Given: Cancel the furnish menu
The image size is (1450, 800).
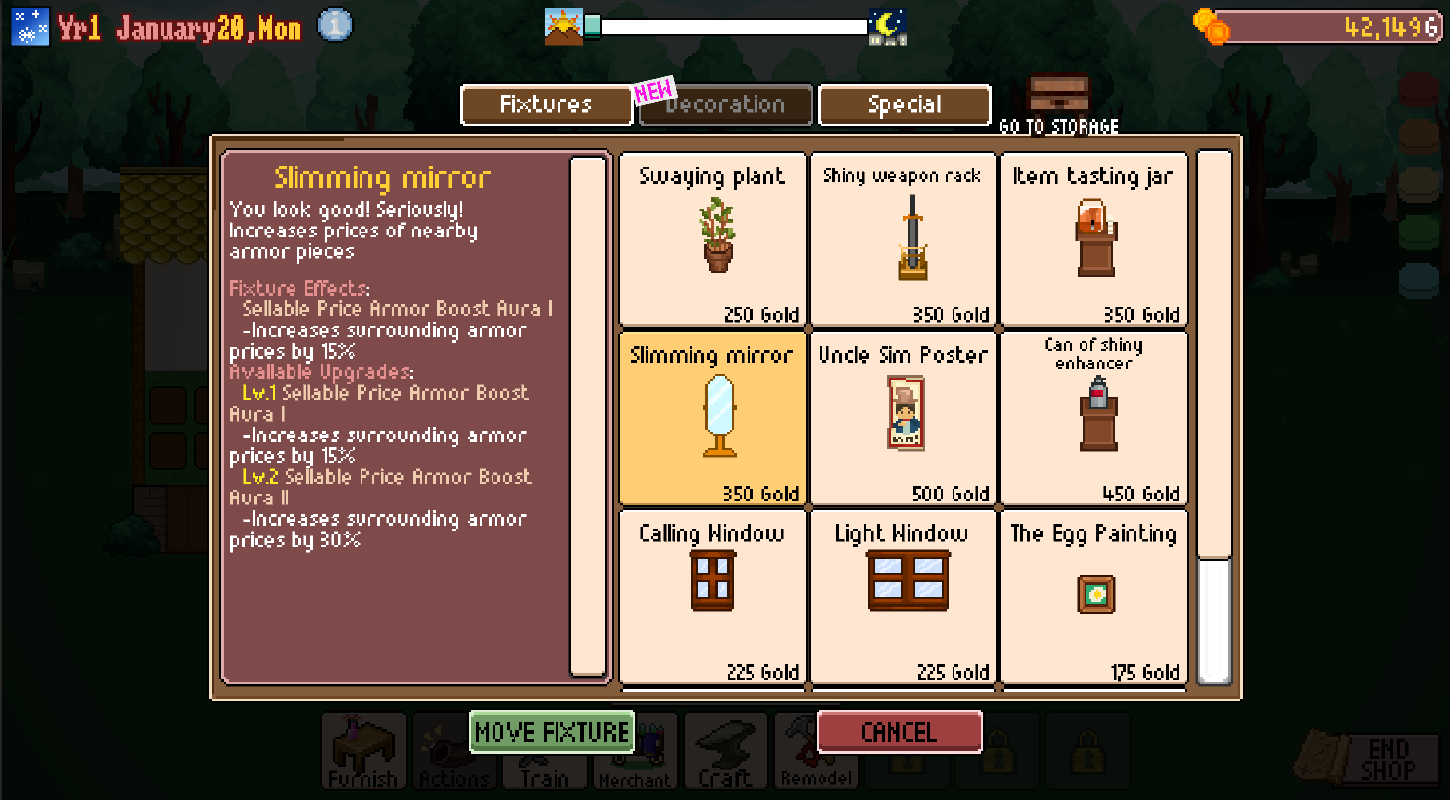Looking at the screenshot, I should [899, 732].
